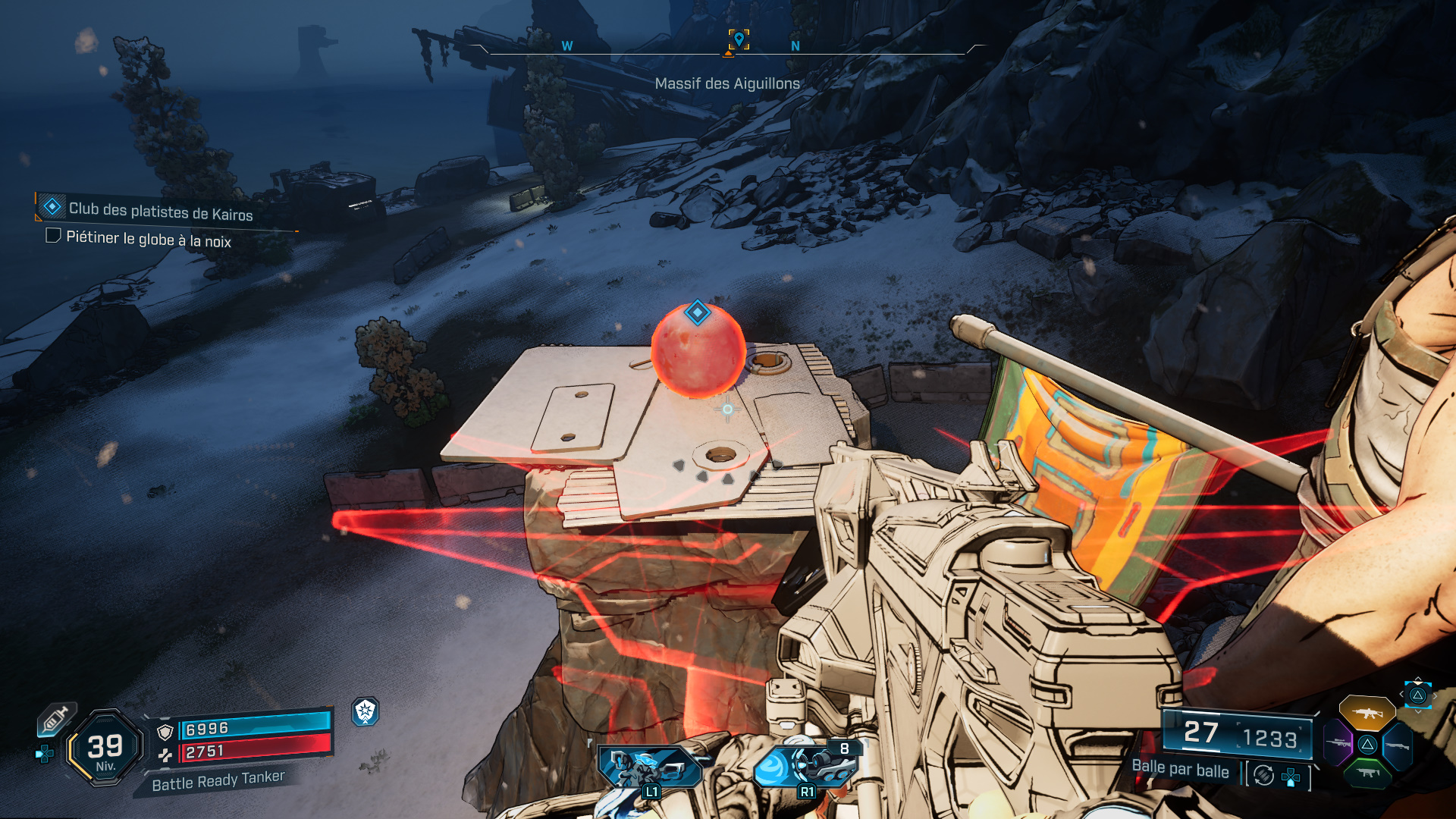Equip the green SMG weapon slot
The width and height of the screenshot is (1456, 819).
tap(1367, 773)
